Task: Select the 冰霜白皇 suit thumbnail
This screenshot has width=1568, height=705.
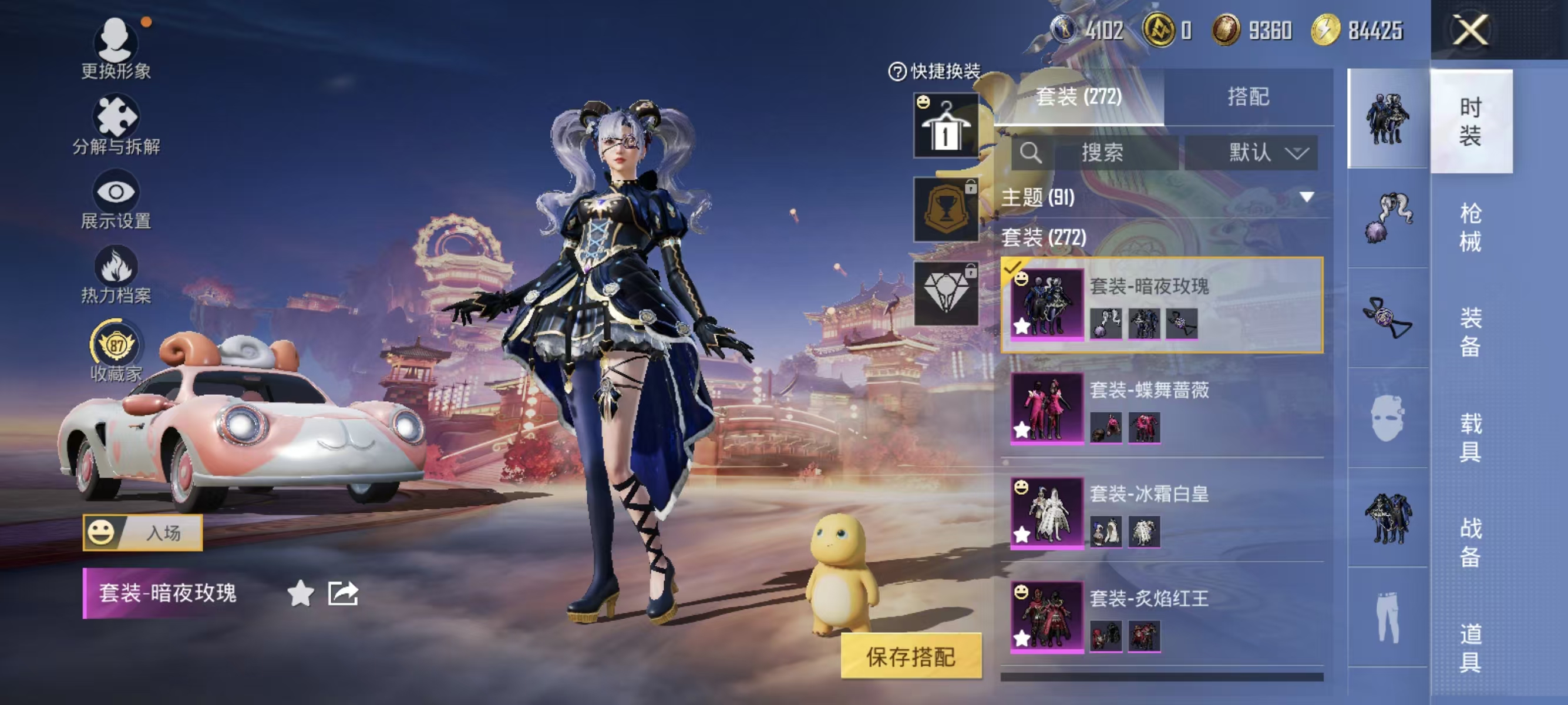Action: point(1048,515)
